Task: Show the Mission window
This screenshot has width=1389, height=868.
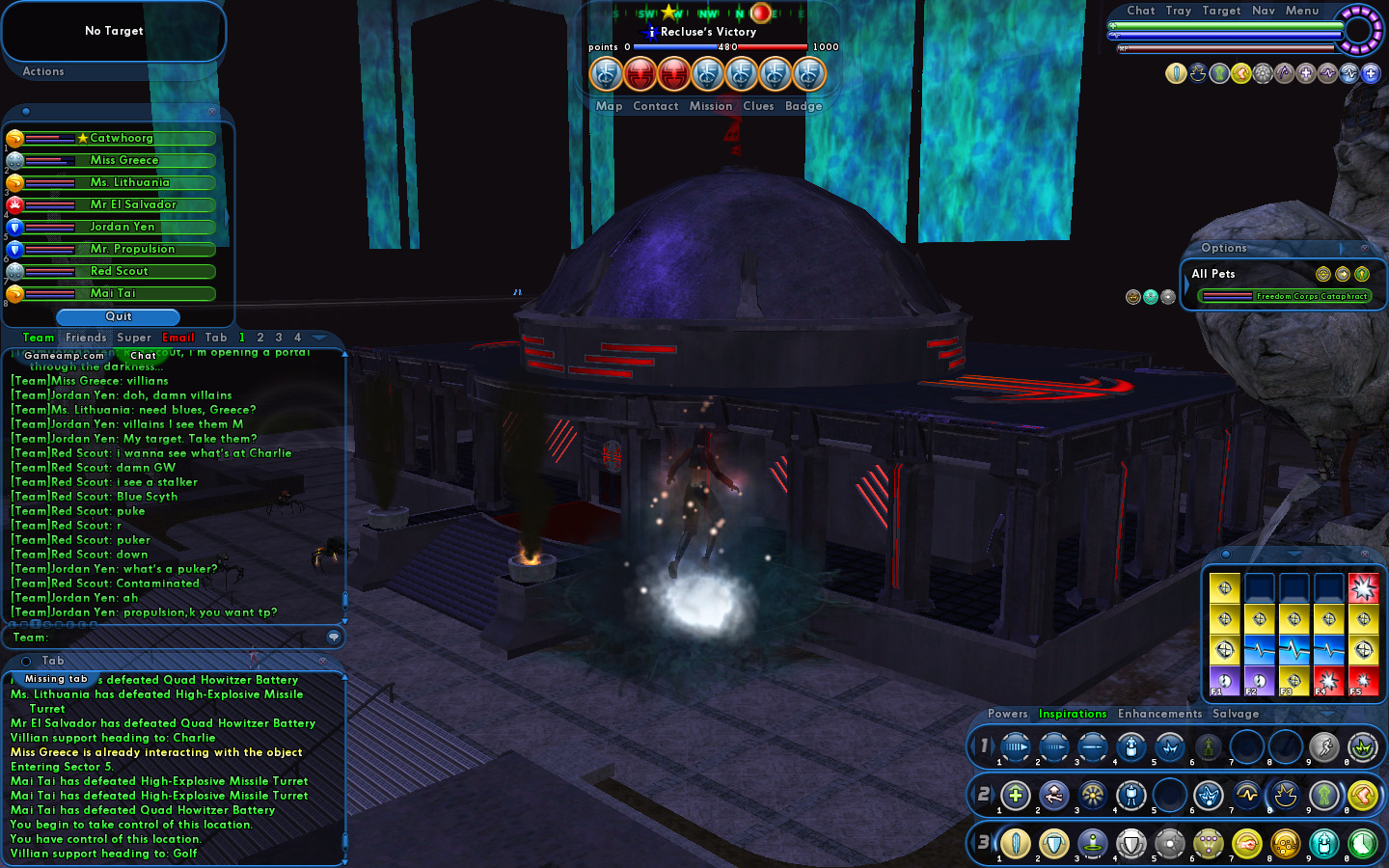Action: 711,106
